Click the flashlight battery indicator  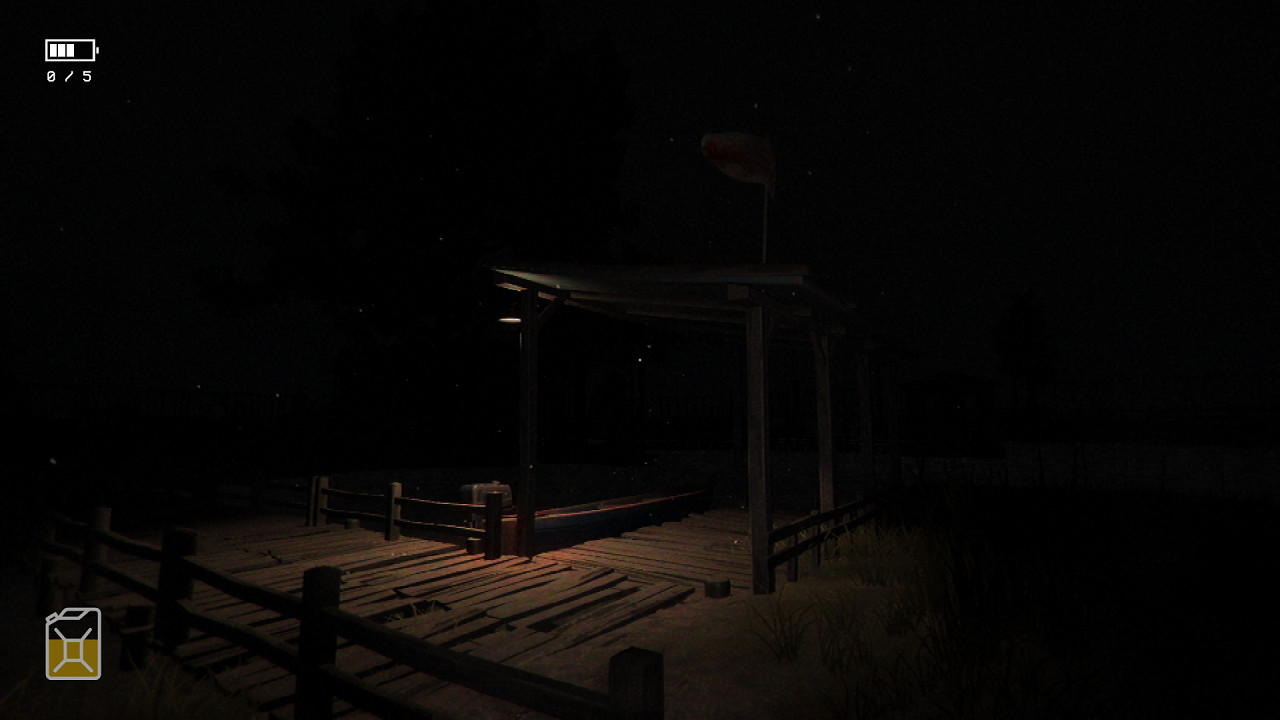pos(71,49)
